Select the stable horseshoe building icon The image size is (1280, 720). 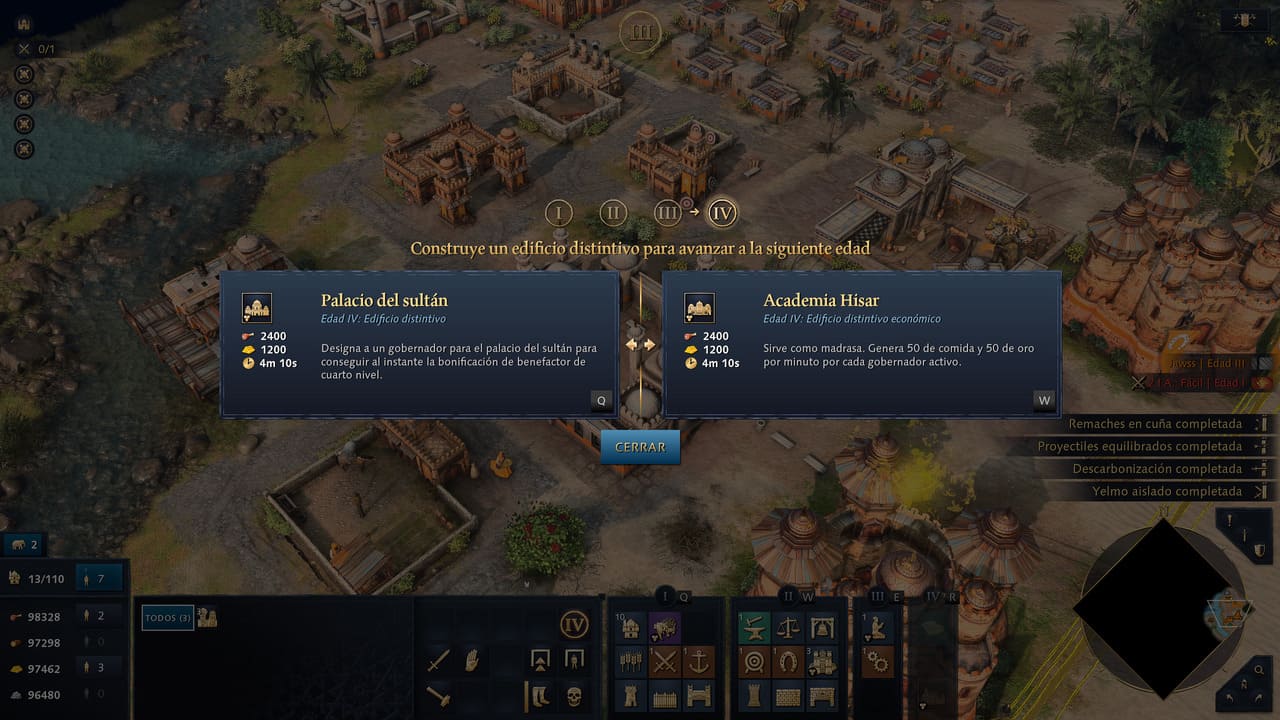pyautogui.click(x=789, y=661)
